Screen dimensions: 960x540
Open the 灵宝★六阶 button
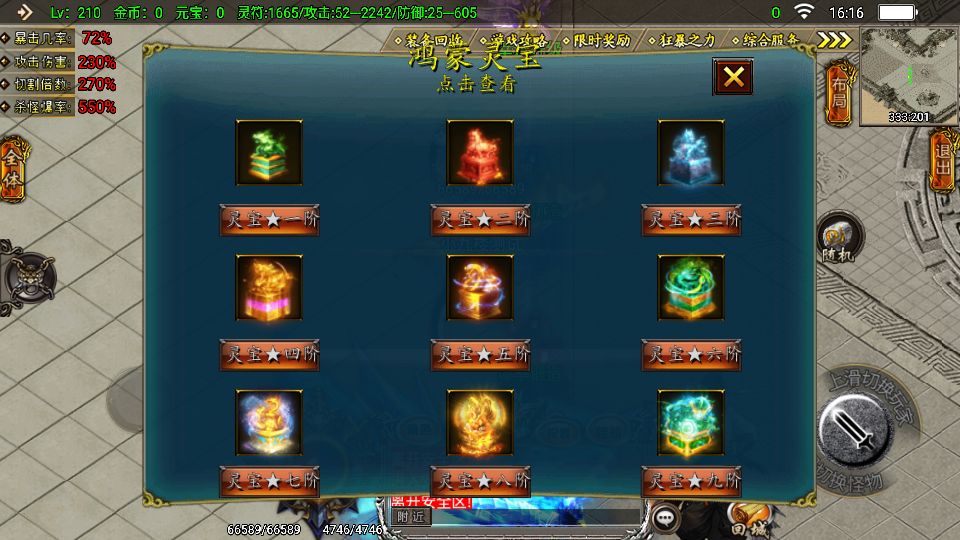[x=691, y=354]
